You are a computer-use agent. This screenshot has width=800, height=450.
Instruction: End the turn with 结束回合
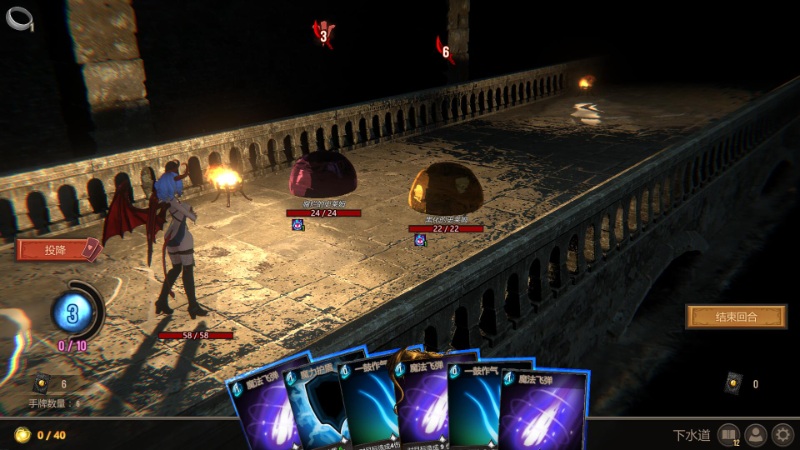click(735, 317)
